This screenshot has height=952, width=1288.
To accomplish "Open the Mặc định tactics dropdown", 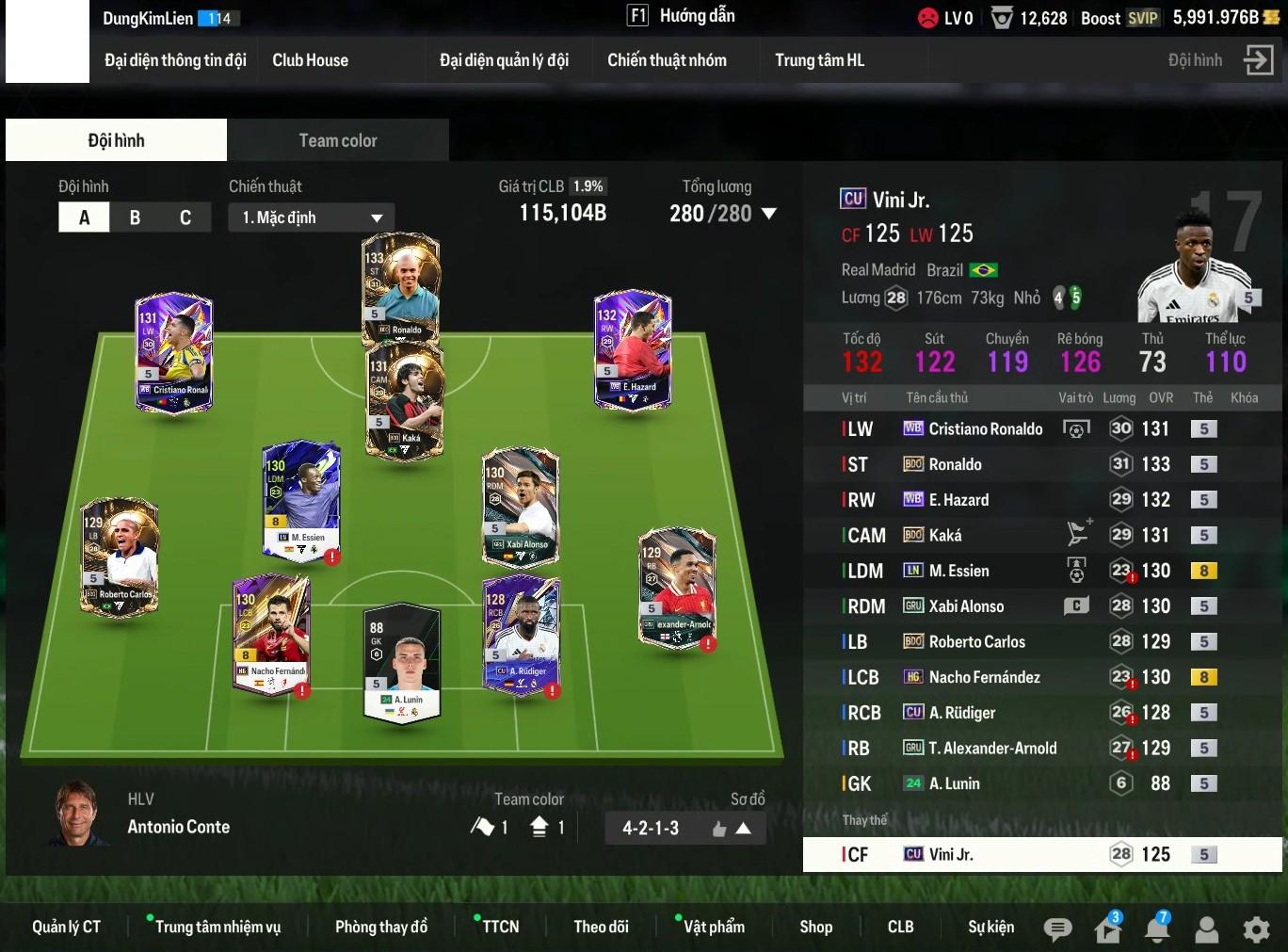I will tap(311, 218).
